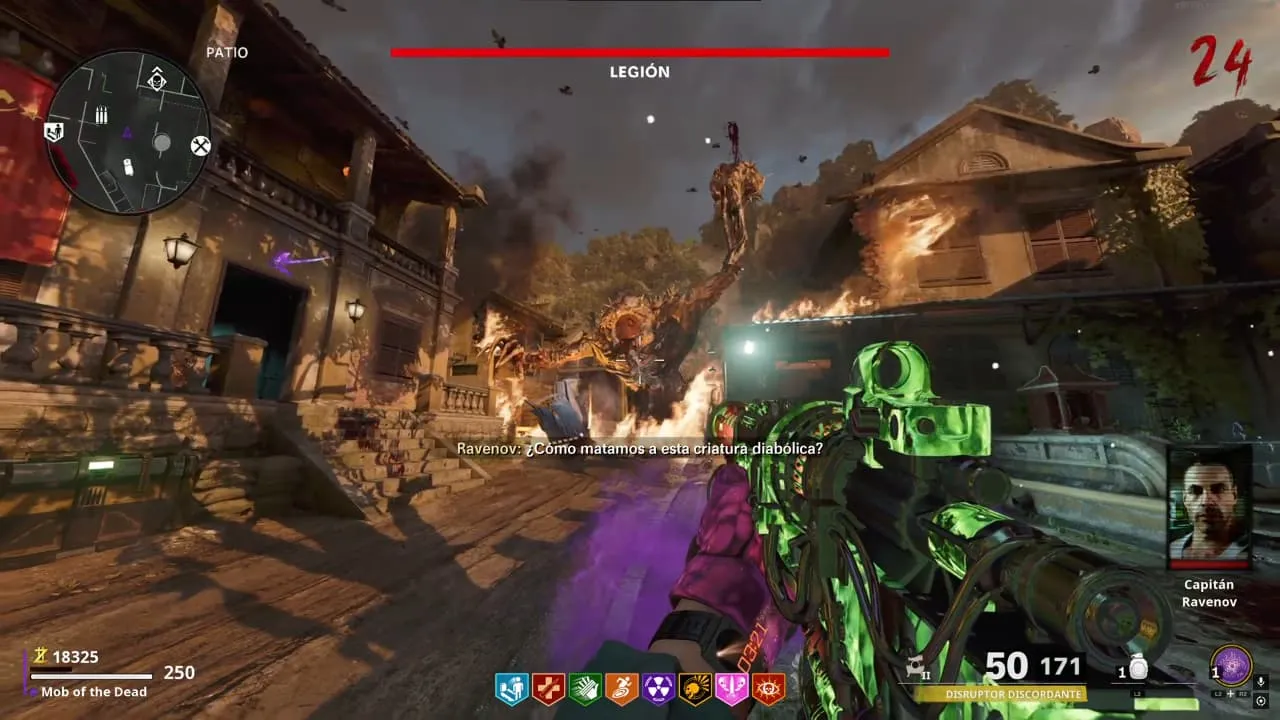The image size is (1280, 720).
Task: Click the pink Mule Kick perk icon
Action: [732, 688]
